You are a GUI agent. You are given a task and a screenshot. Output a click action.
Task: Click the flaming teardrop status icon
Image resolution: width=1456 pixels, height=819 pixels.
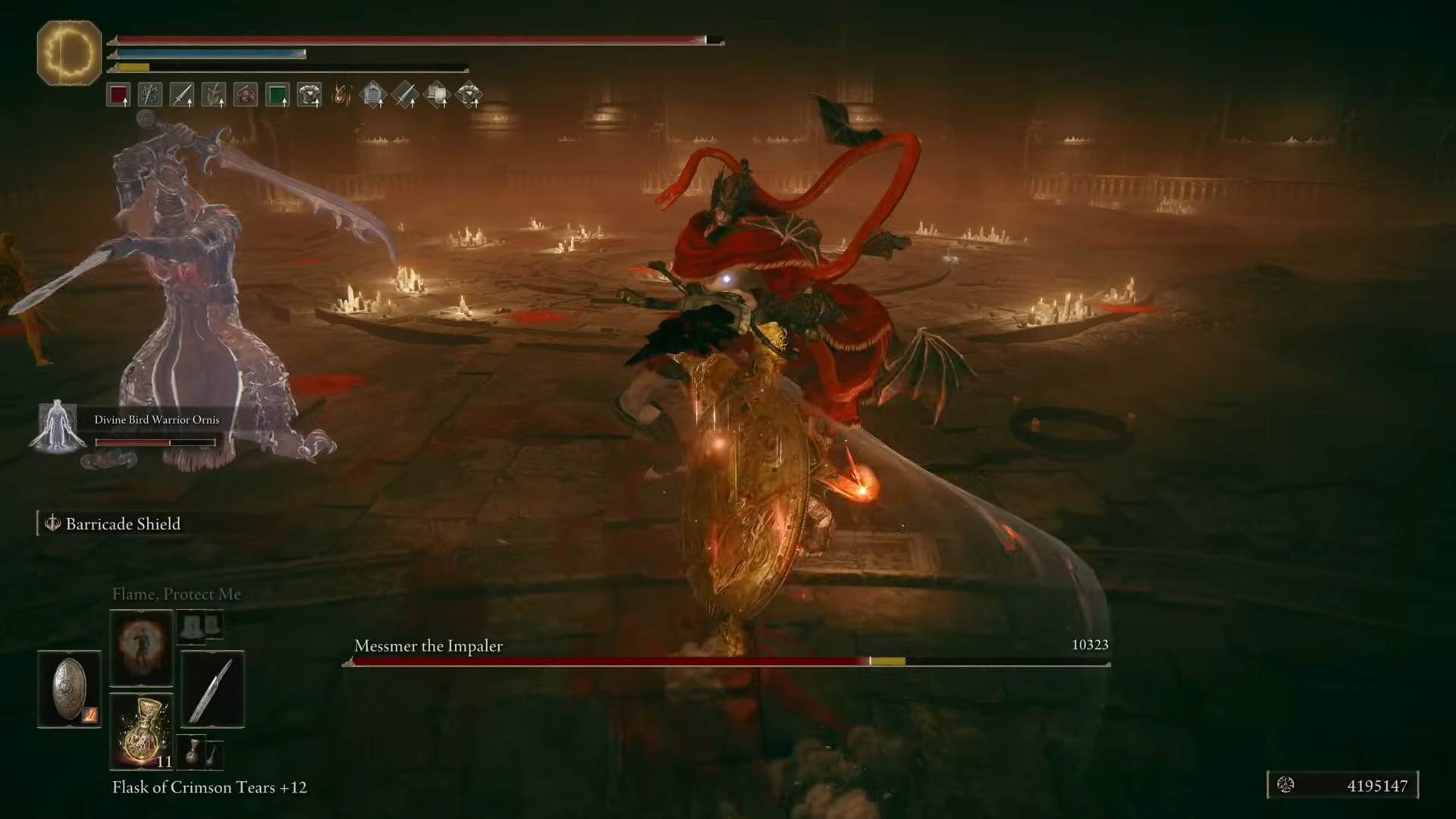[342, 95]
